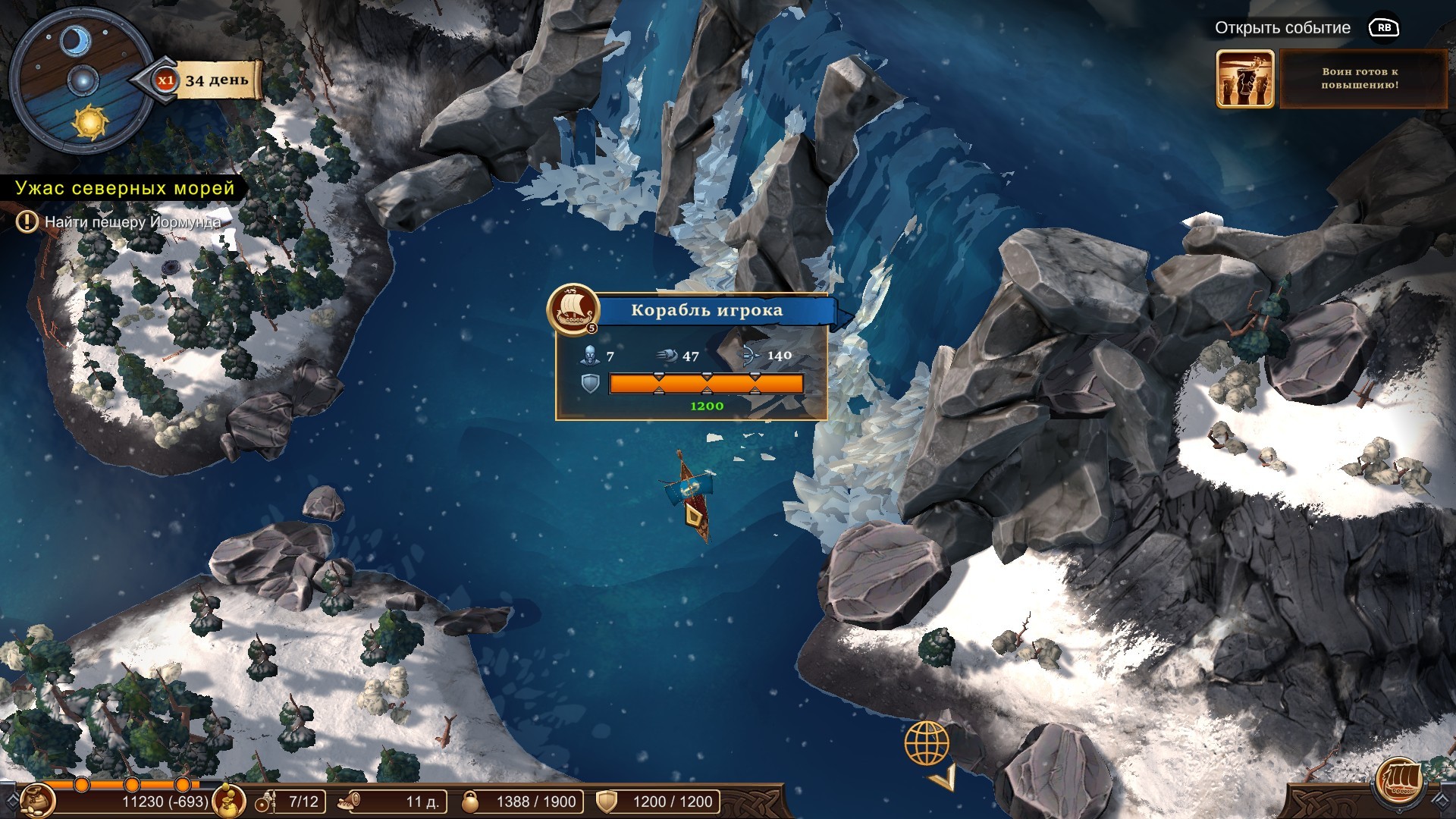The width and height of the screenshot is (1456, 819).
Task: Click the 'Воин готов к повышению!' notification
Action: [x=1360, y=79]
